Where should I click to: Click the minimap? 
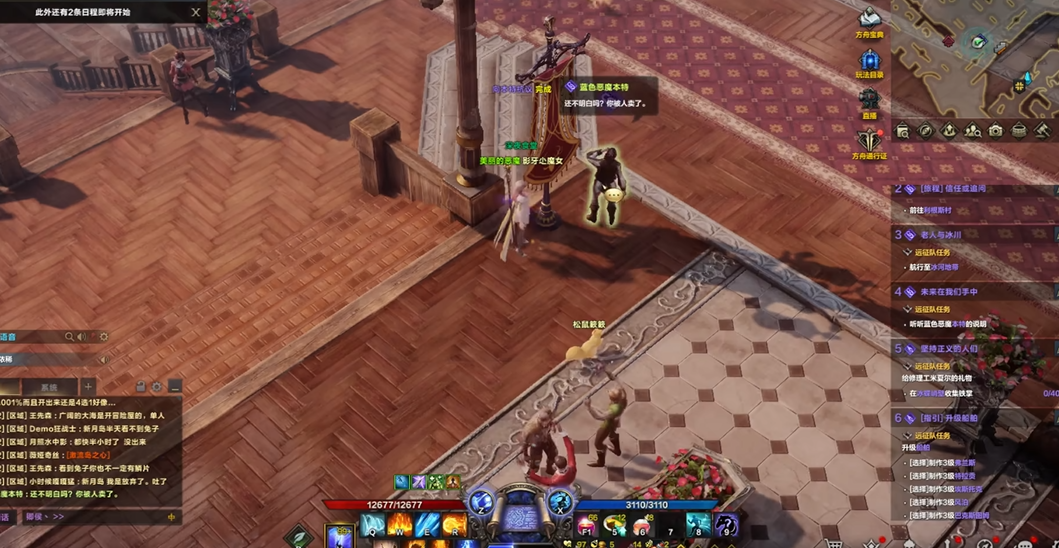(x=975, y=55)
